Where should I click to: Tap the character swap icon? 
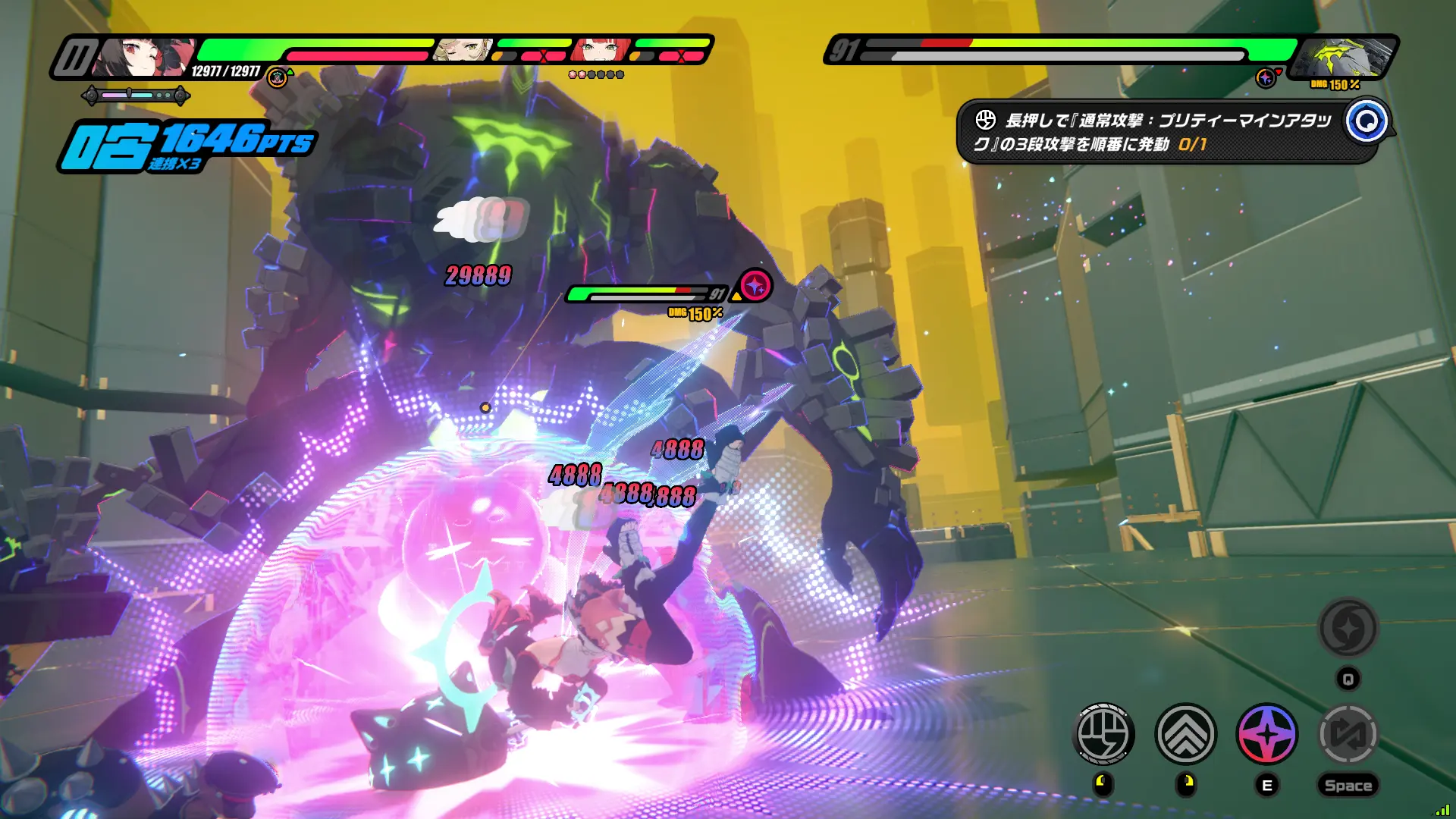click(1348, 733)
